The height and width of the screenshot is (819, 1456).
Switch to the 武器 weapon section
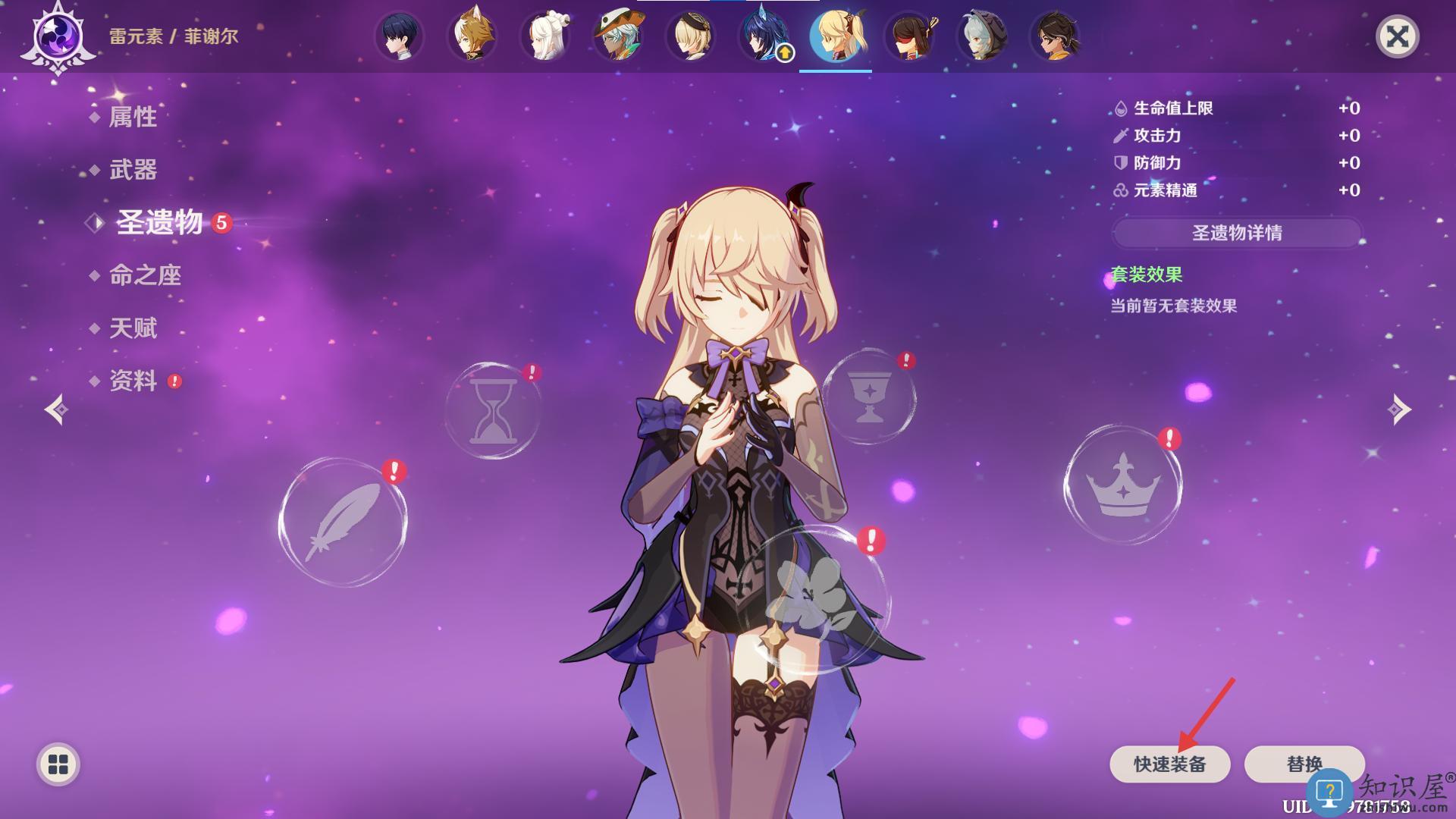[133, 170]
